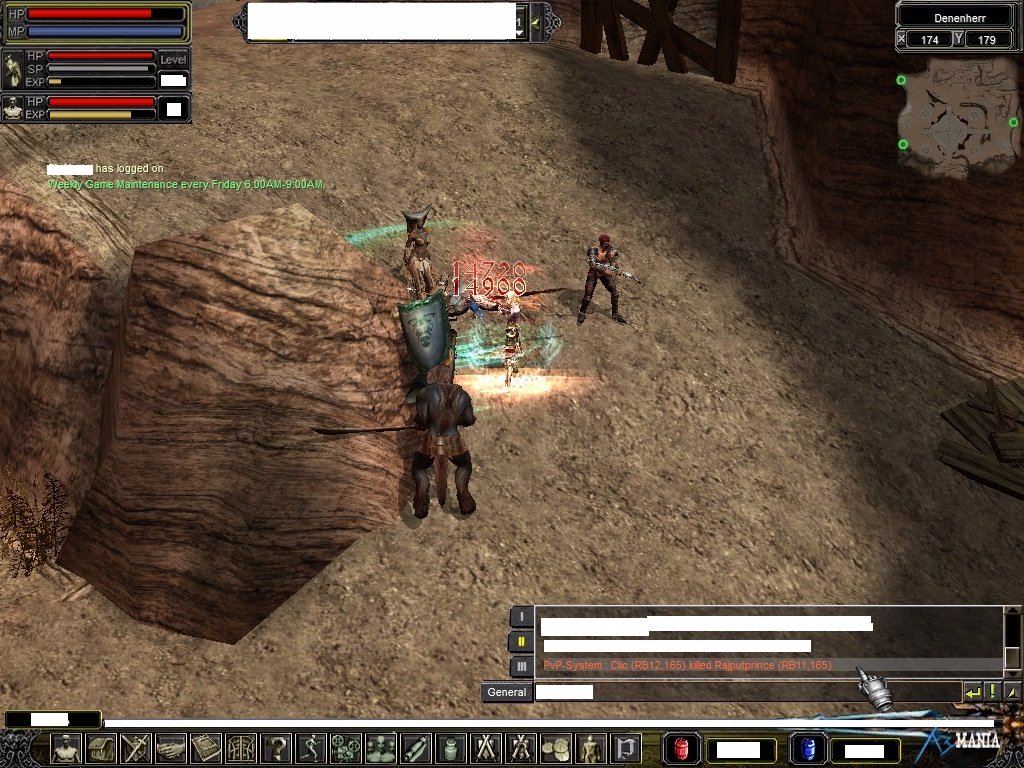Toggle the running figure icon
Screen dimensions: 1024x768
point(311,748)
